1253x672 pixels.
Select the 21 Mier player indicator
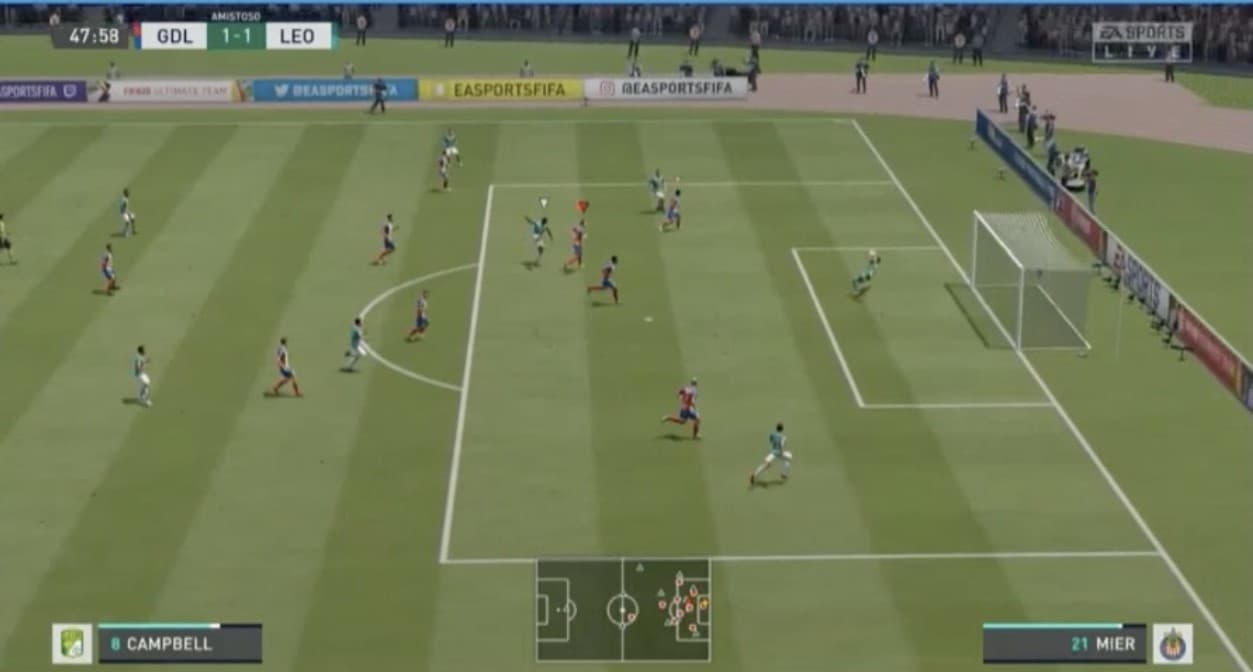pyautogui.click(x=1064, y=644)
